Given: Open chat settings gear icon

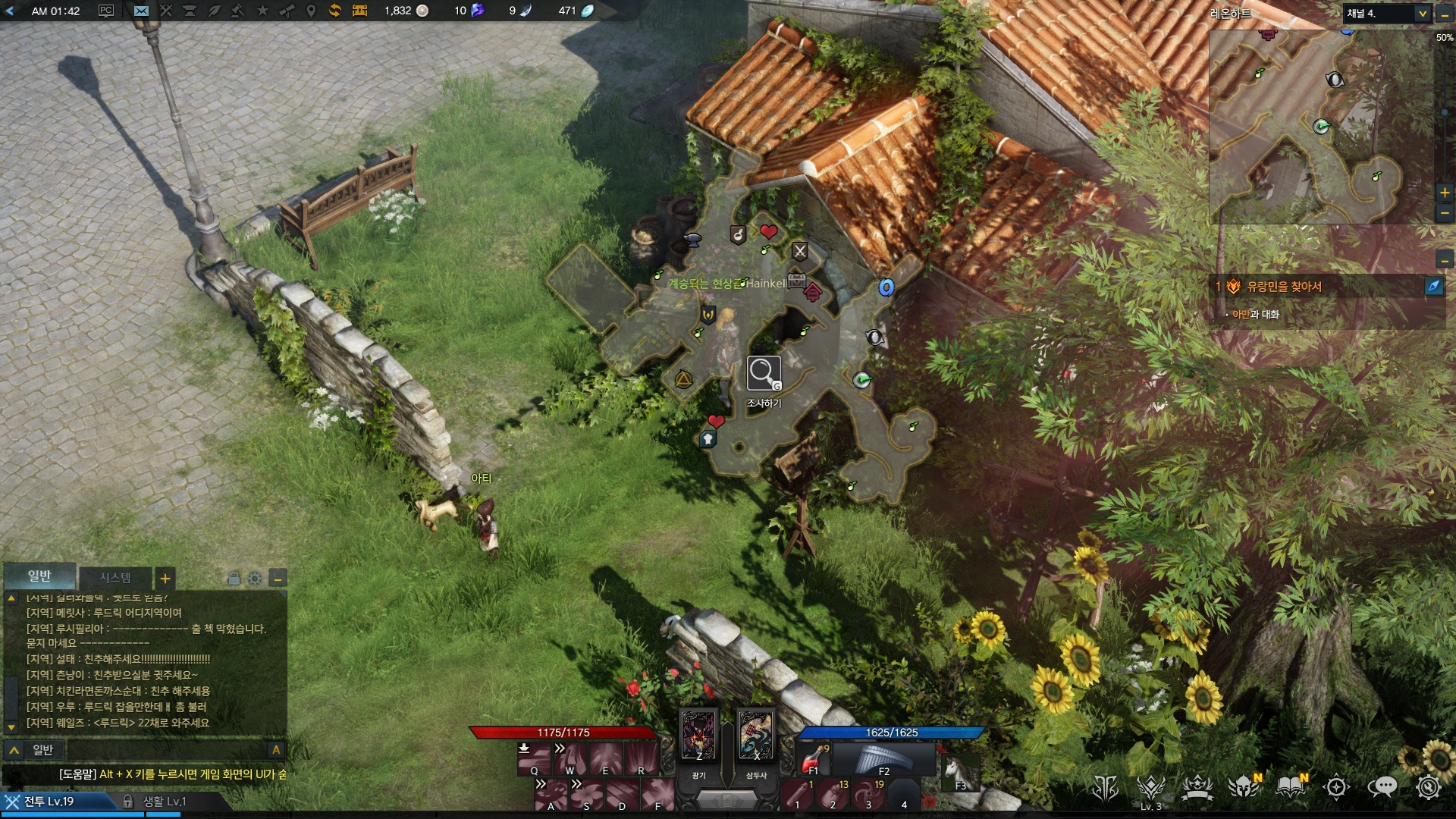Looking at the screenshot, I should tap(256, 579).
